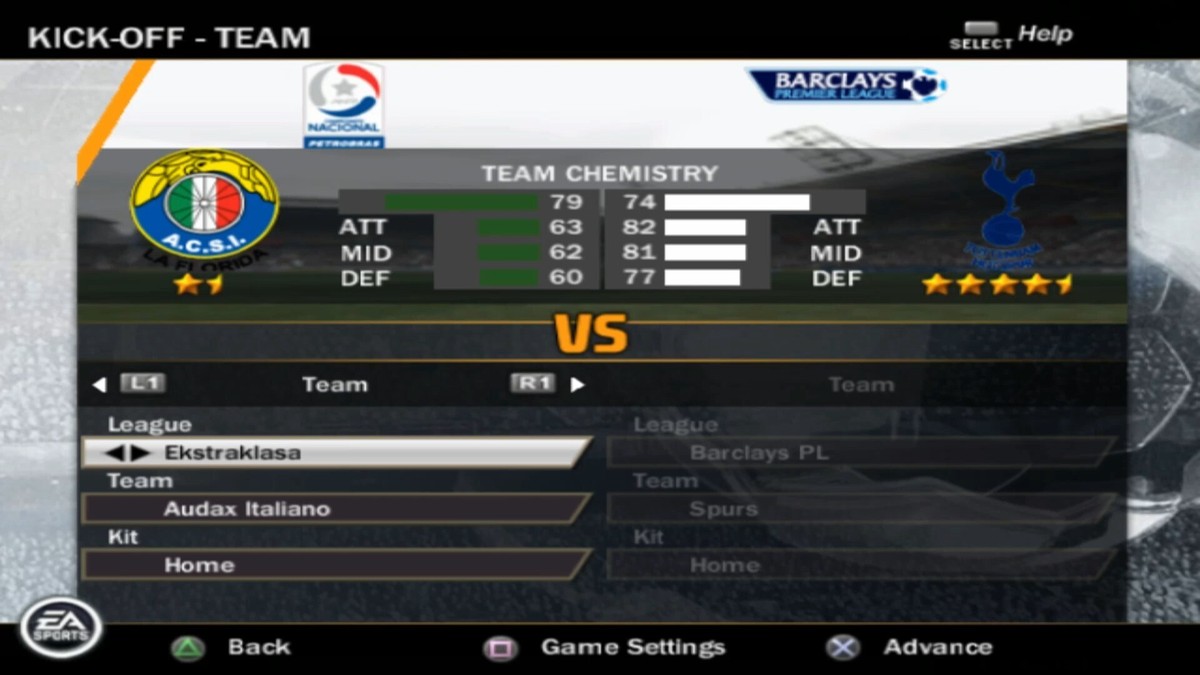The image size is (1200, 675).
Task: Click the Tottenham Hotspur club crest
Action: click(x=1003, y=211)
